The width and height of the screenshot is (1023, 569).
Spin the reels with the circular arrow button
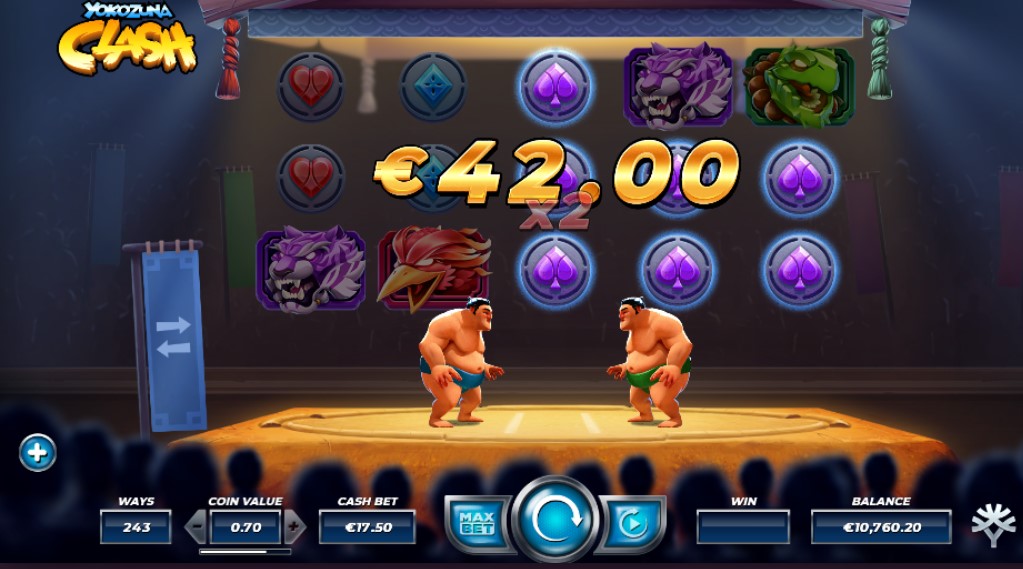[x=556, y=520]
